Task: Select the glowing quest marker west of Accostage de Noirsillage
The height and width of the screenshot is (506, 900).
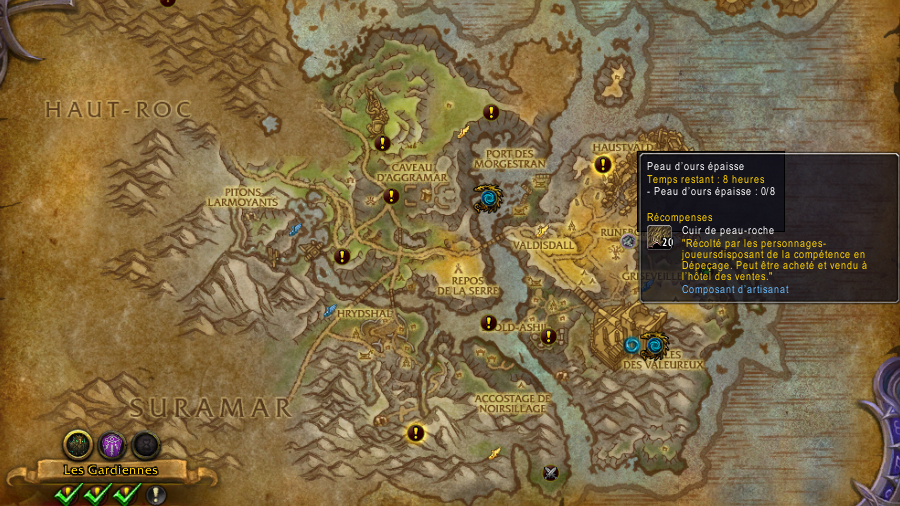Action: (416, 433)
